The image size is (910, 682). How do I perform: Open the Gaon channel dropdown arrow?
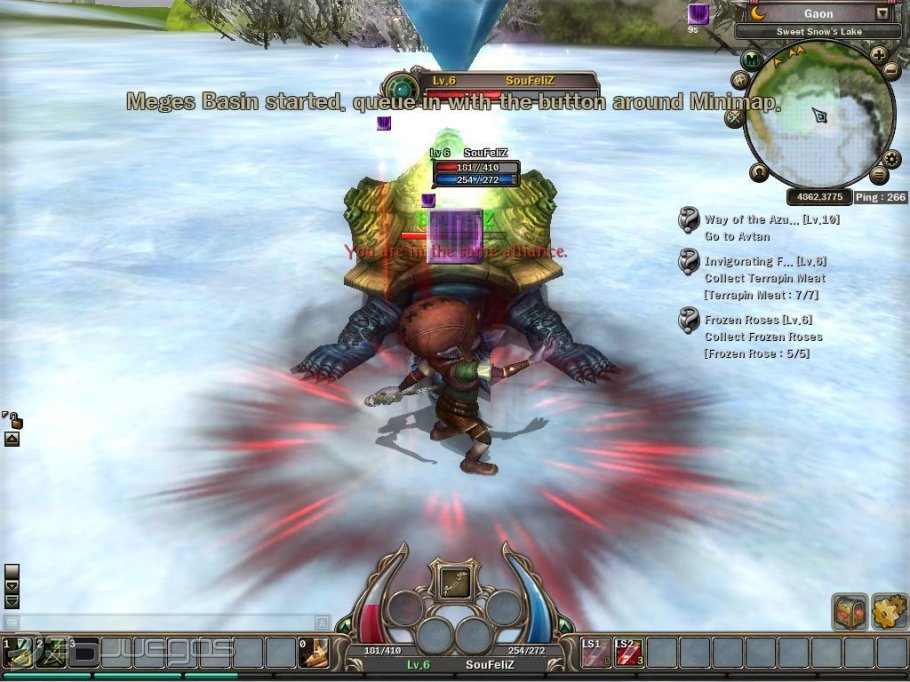click(x=882, y=14)
